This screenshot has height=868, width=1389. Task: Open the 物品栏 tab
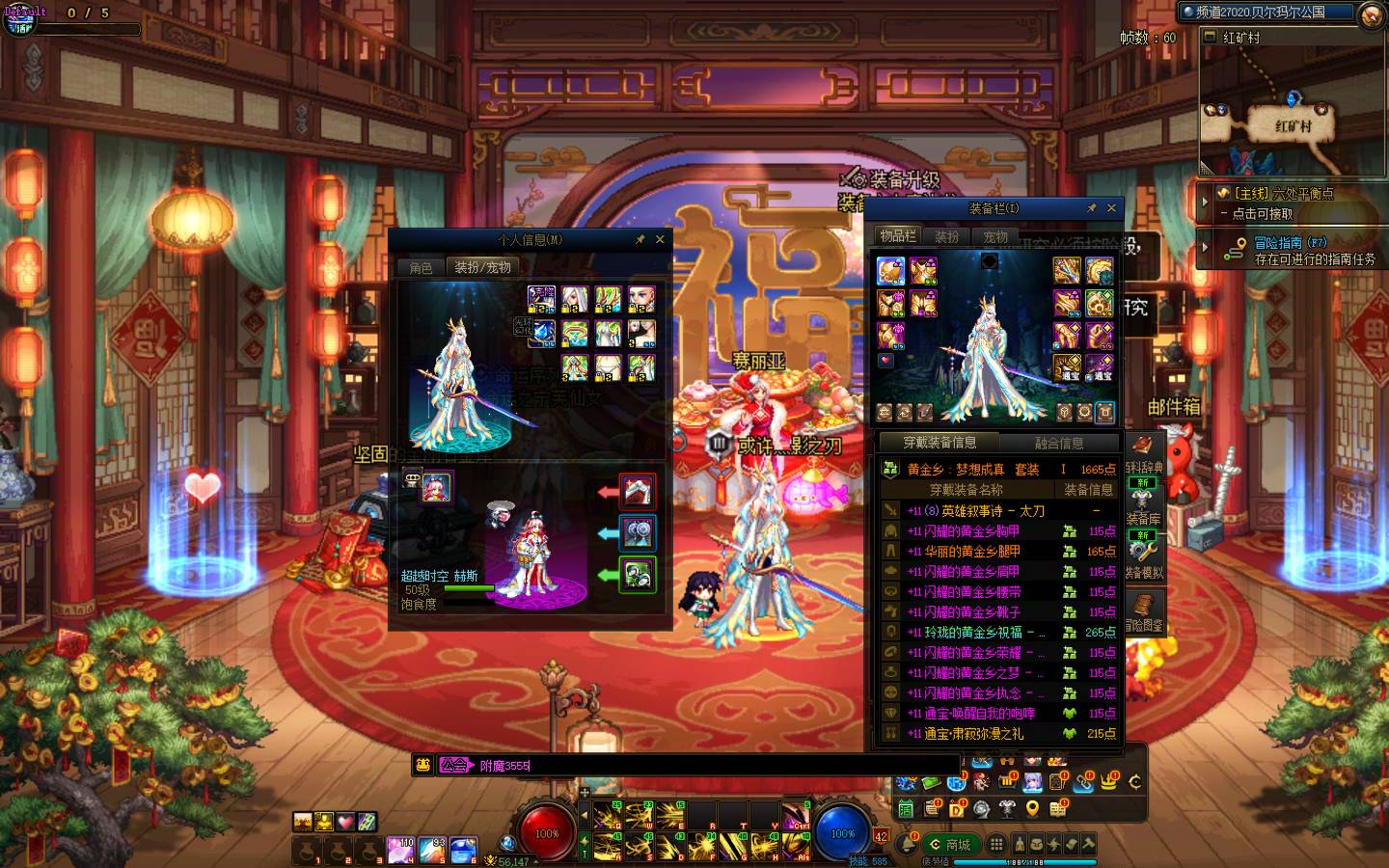pos(898,235)
